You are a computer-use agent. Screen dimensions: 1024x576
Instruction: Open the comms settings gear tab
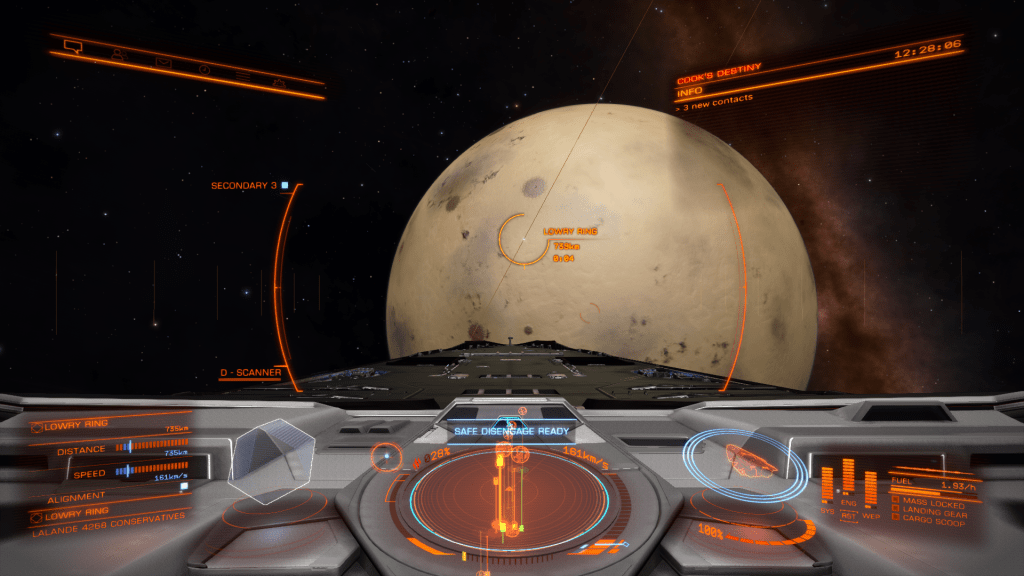(x=279, y=83)
